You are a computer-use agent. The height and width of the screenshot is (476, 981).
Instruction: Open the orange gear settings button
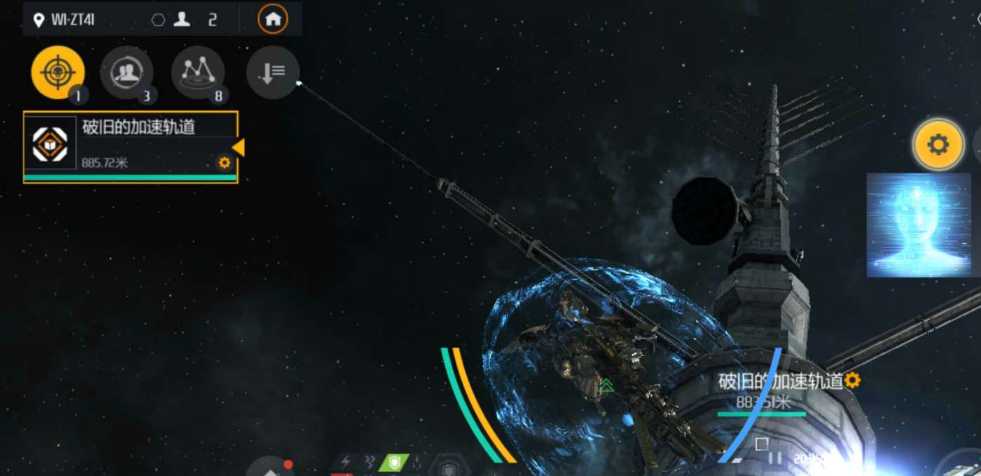coord(937,145)
